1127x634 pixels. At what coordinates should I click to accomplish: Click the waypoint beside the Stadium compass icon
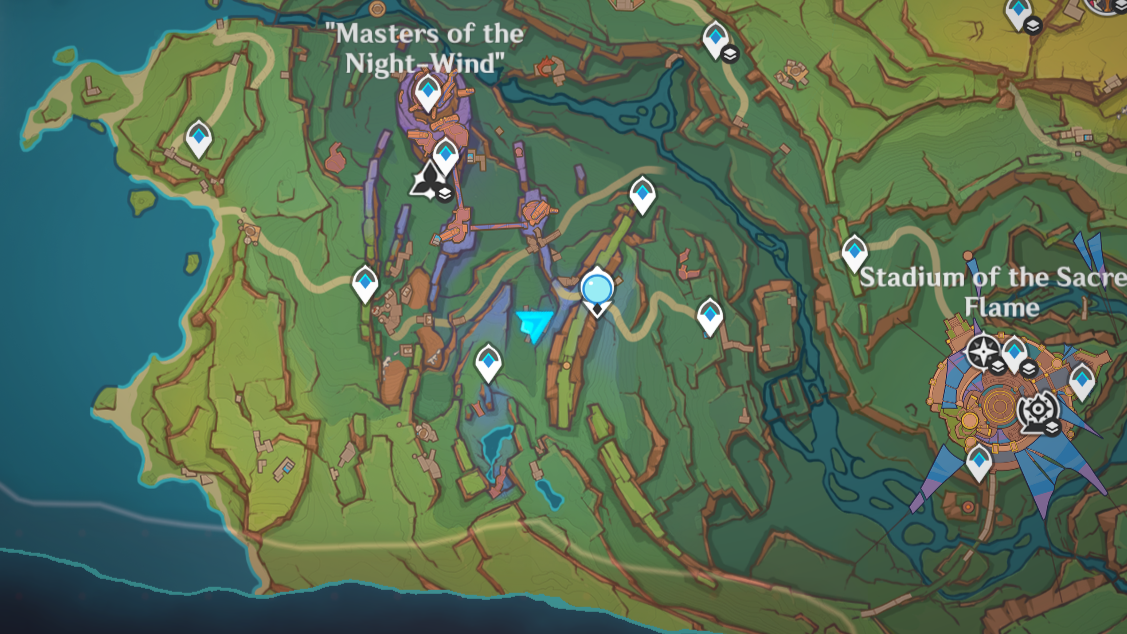(1014, 352)
